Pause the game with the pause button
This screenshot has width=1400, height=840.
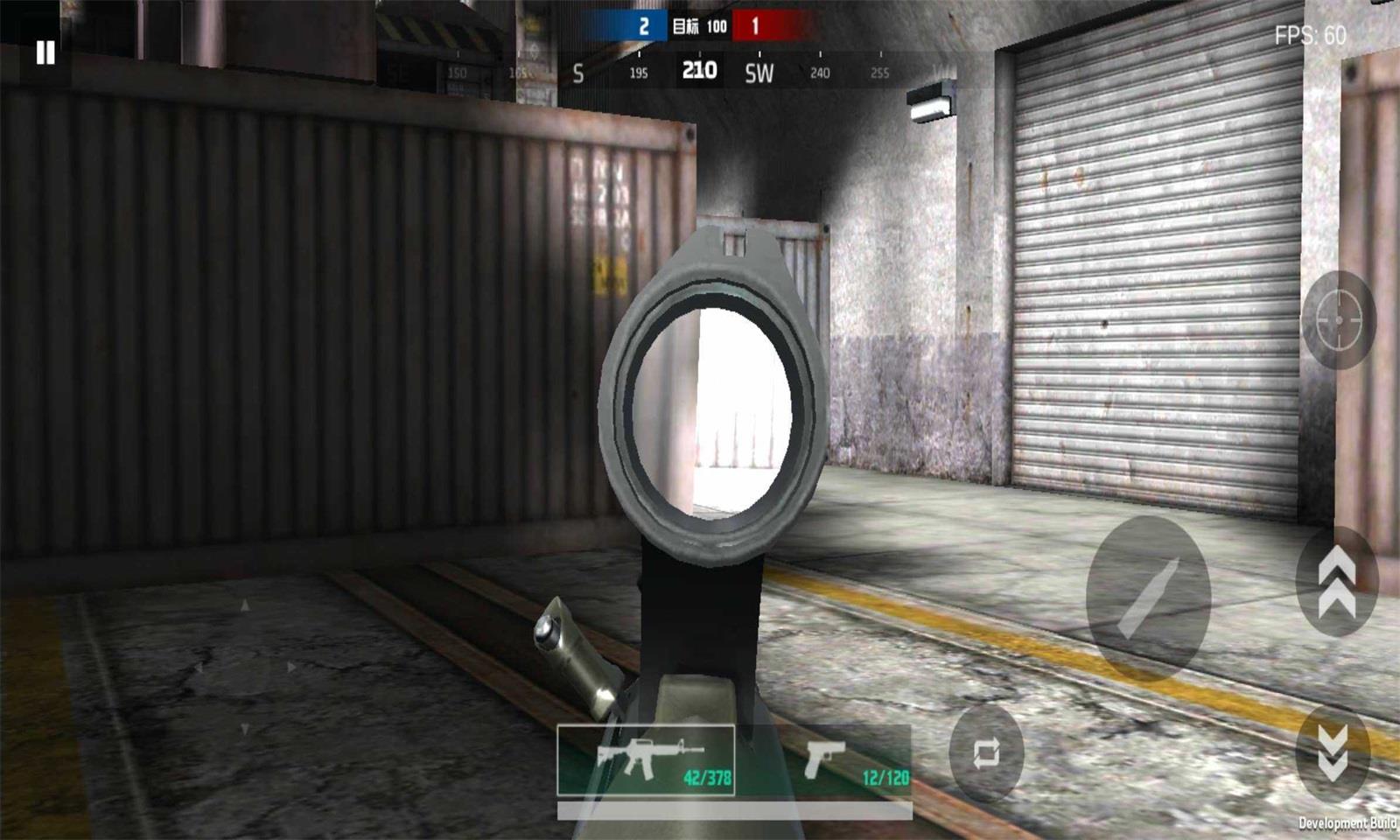click(45, 53)
